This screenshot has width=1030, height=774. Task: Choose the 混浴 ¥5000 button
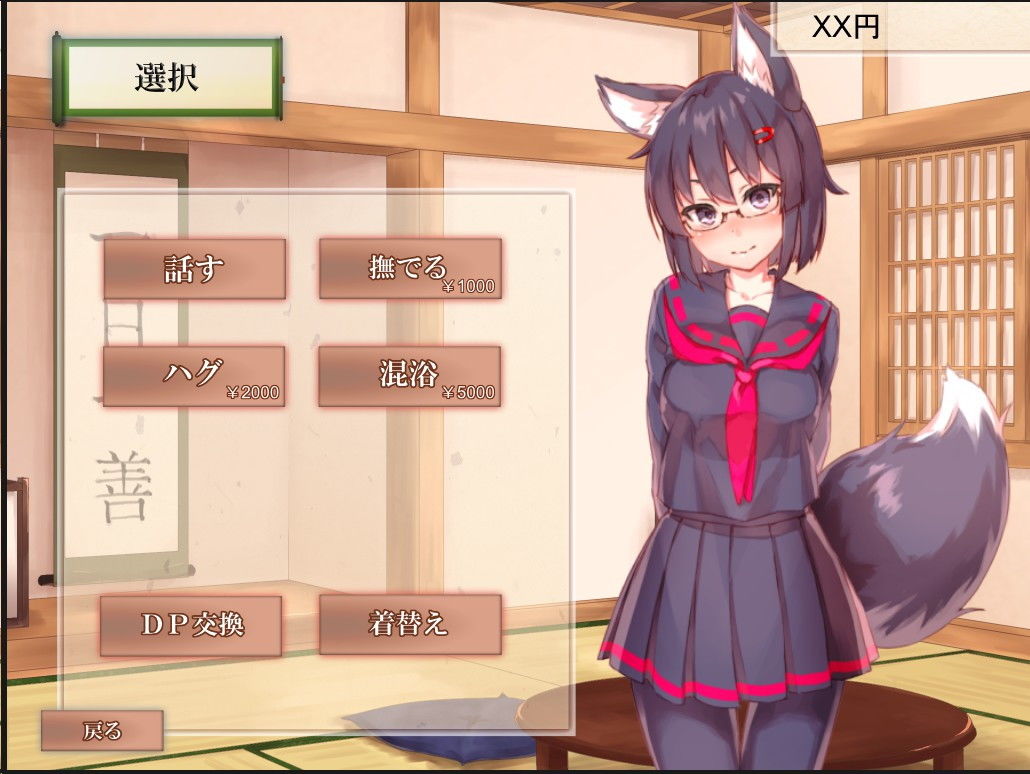(x=410, y=376)
